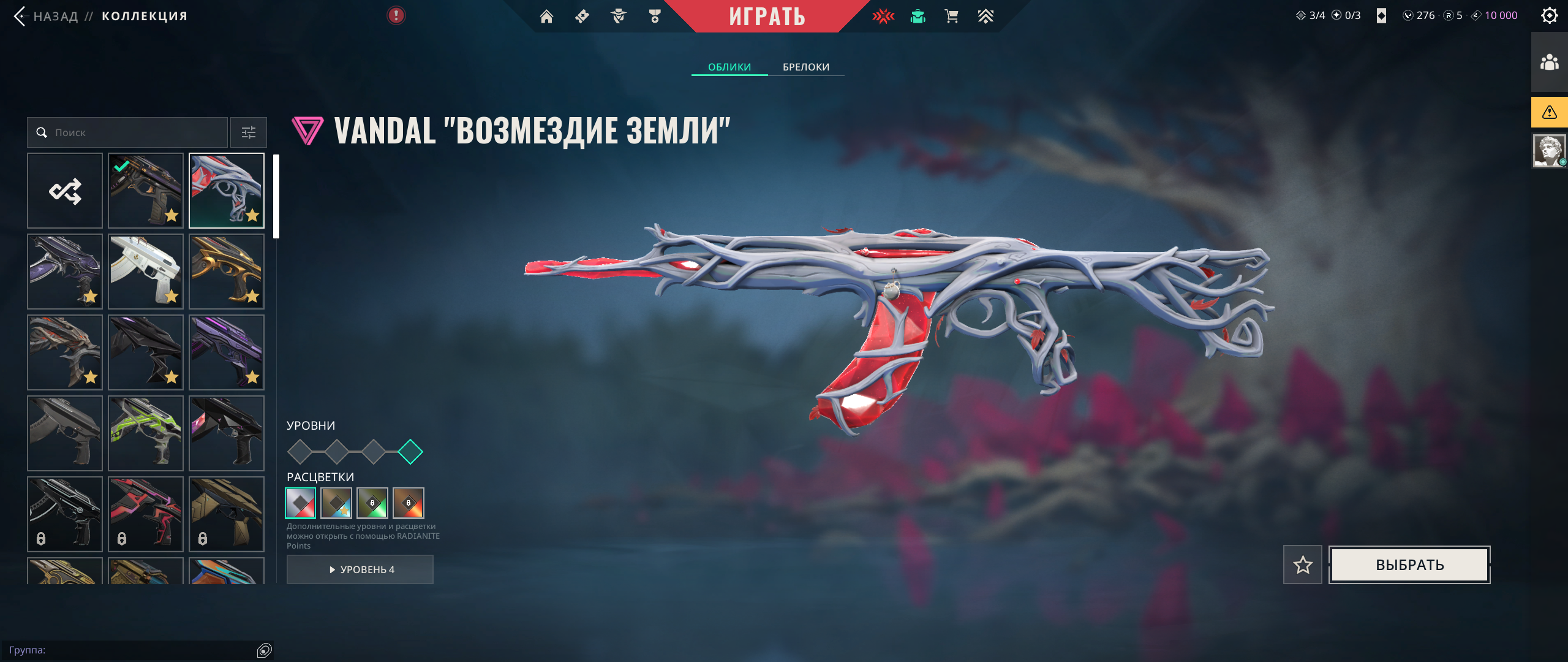
Task: Open the social friends panel
Action: [1550, 62]
